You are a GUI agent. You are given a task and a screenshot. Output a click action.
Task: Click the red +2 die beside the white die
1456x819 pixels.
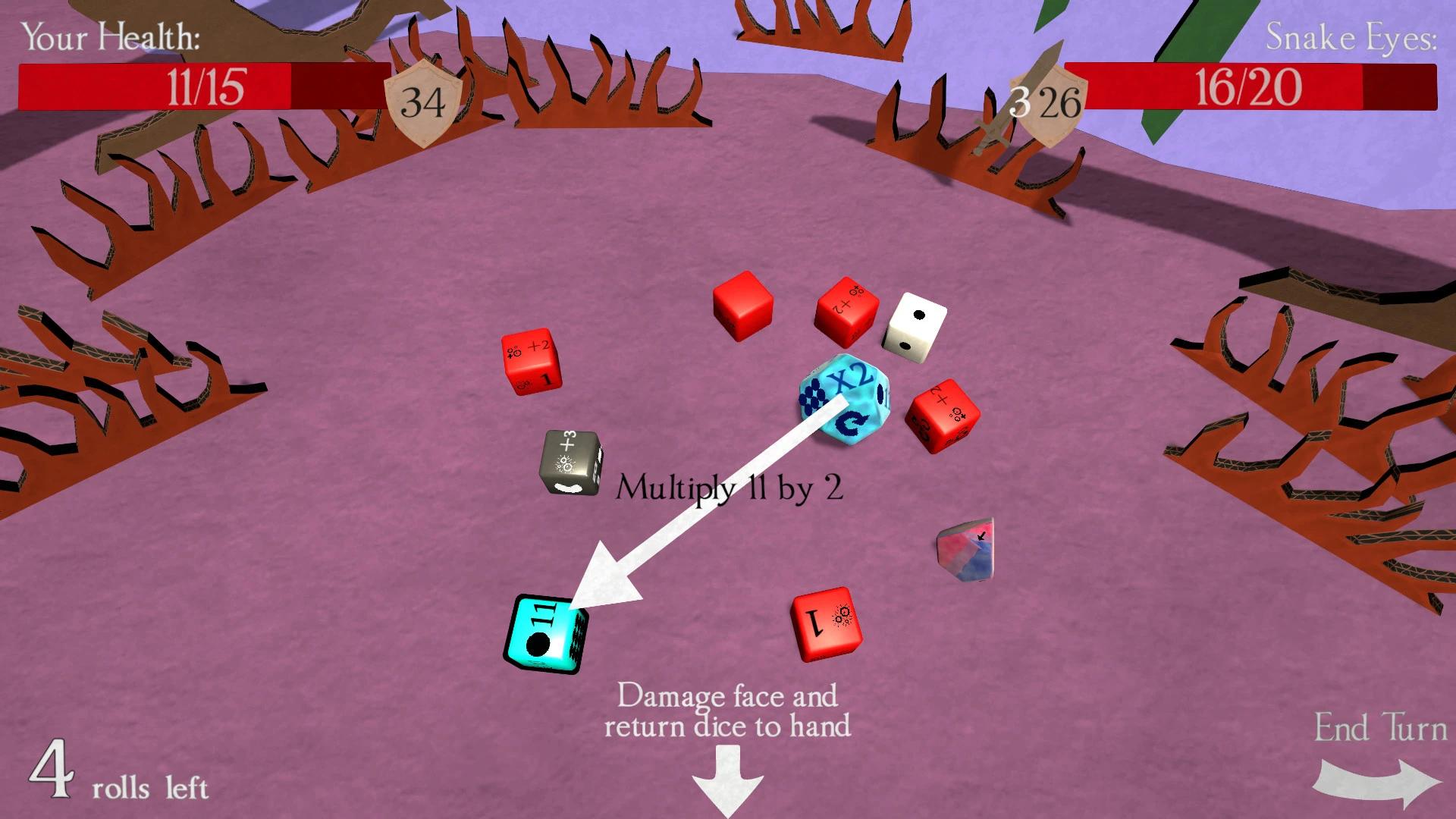tap(846, 311)
